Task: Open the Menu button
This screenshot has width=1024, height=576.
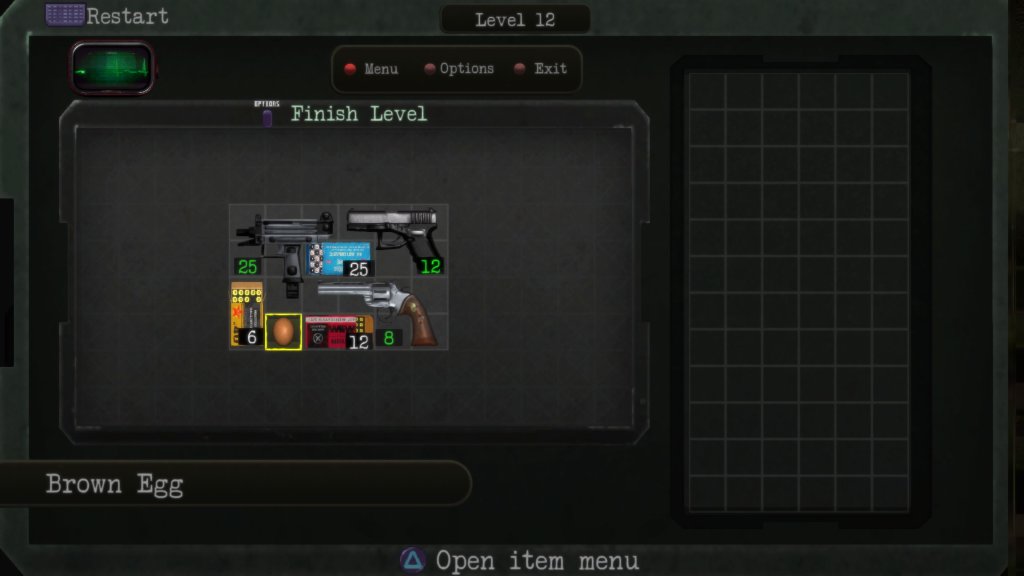Action: 372,69
